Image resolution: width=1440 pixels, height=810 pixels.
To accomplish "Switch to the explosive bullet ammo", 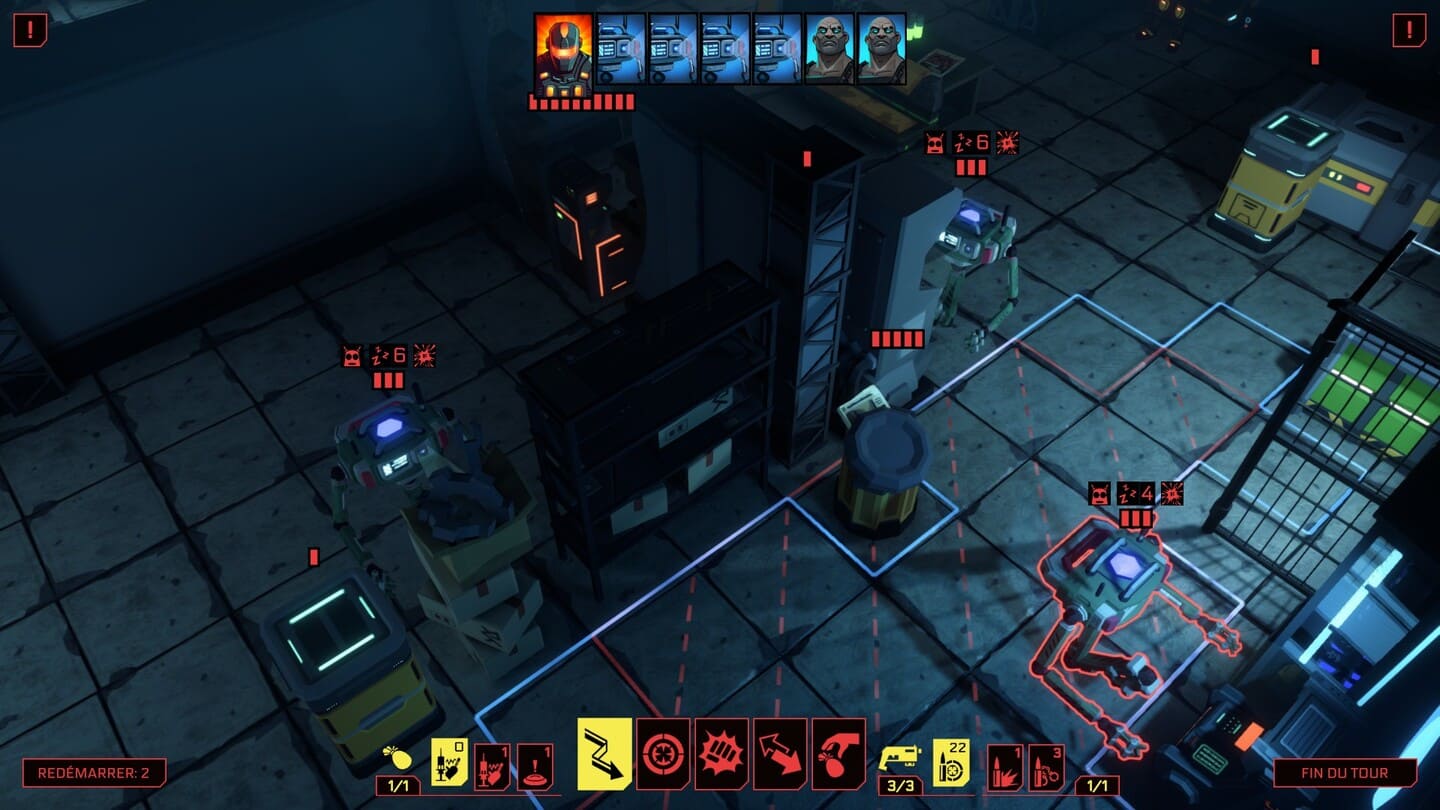I will point(1004,766).
